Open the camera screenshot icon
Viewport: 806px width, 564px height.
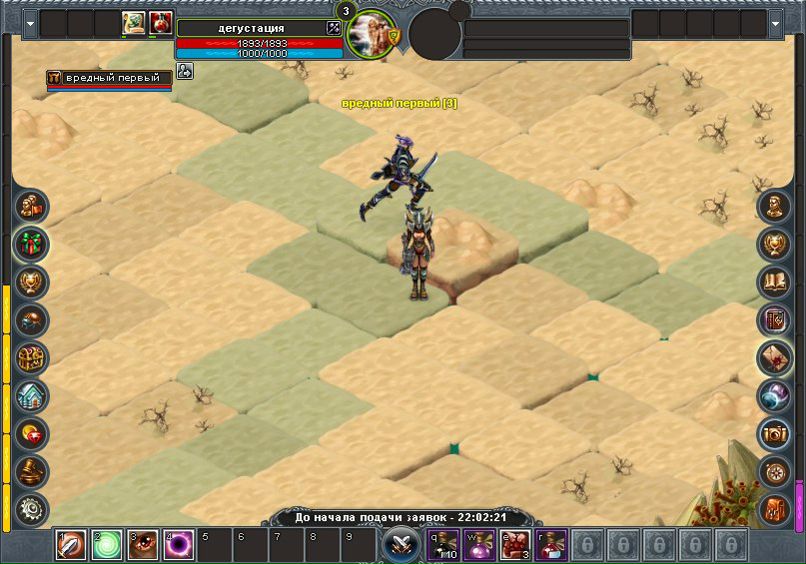(x=774, y=433)
